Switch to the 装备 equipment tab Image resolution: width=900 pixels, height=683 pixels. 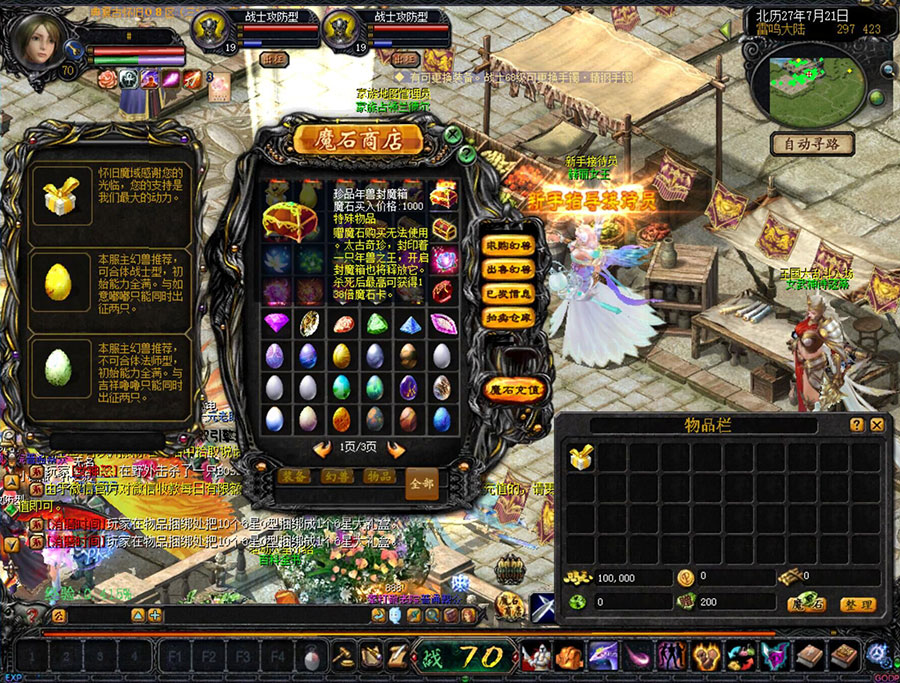click(294, 477)
